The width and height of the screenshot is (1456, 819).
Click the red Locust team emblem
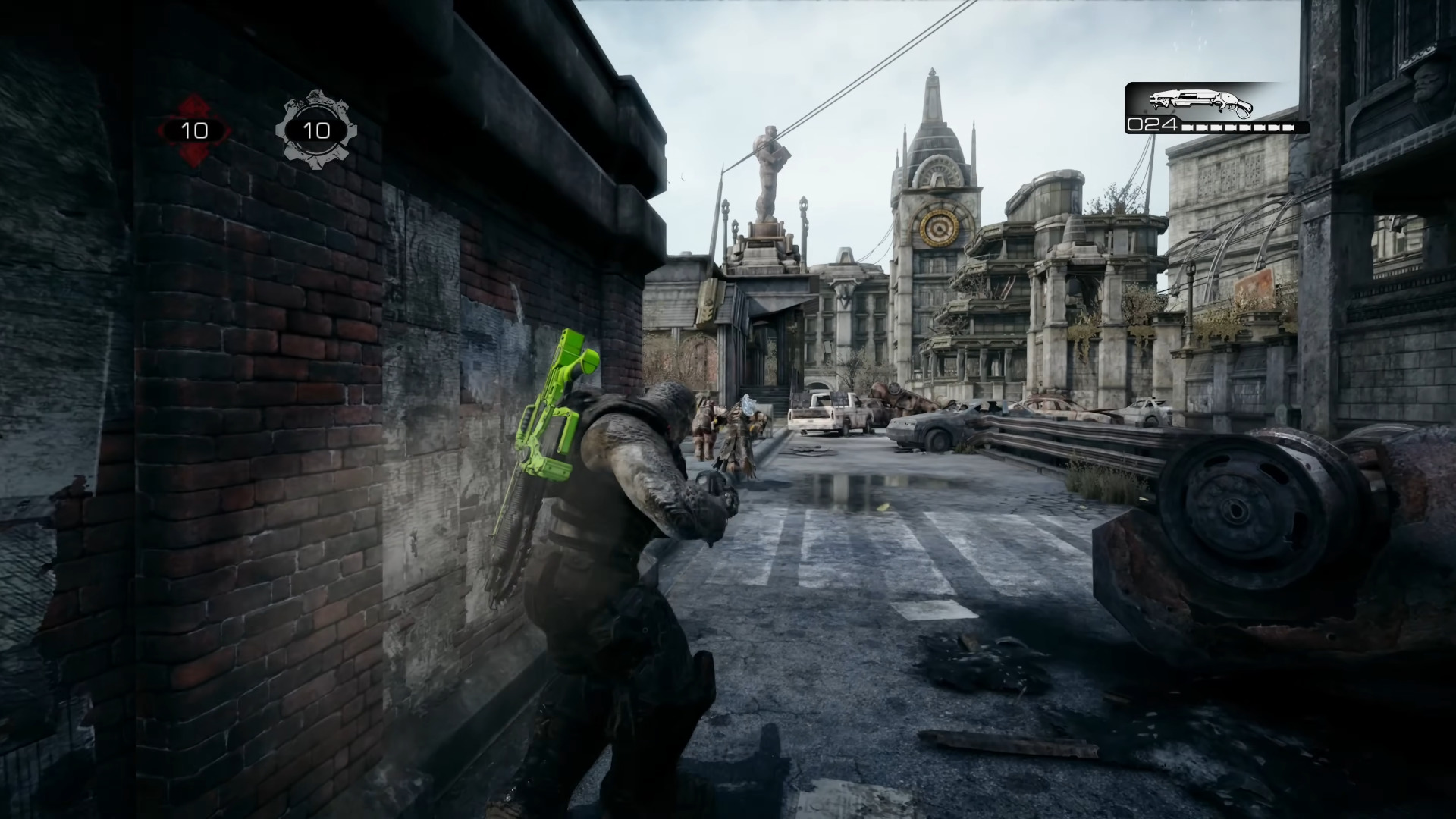[194, 130]
